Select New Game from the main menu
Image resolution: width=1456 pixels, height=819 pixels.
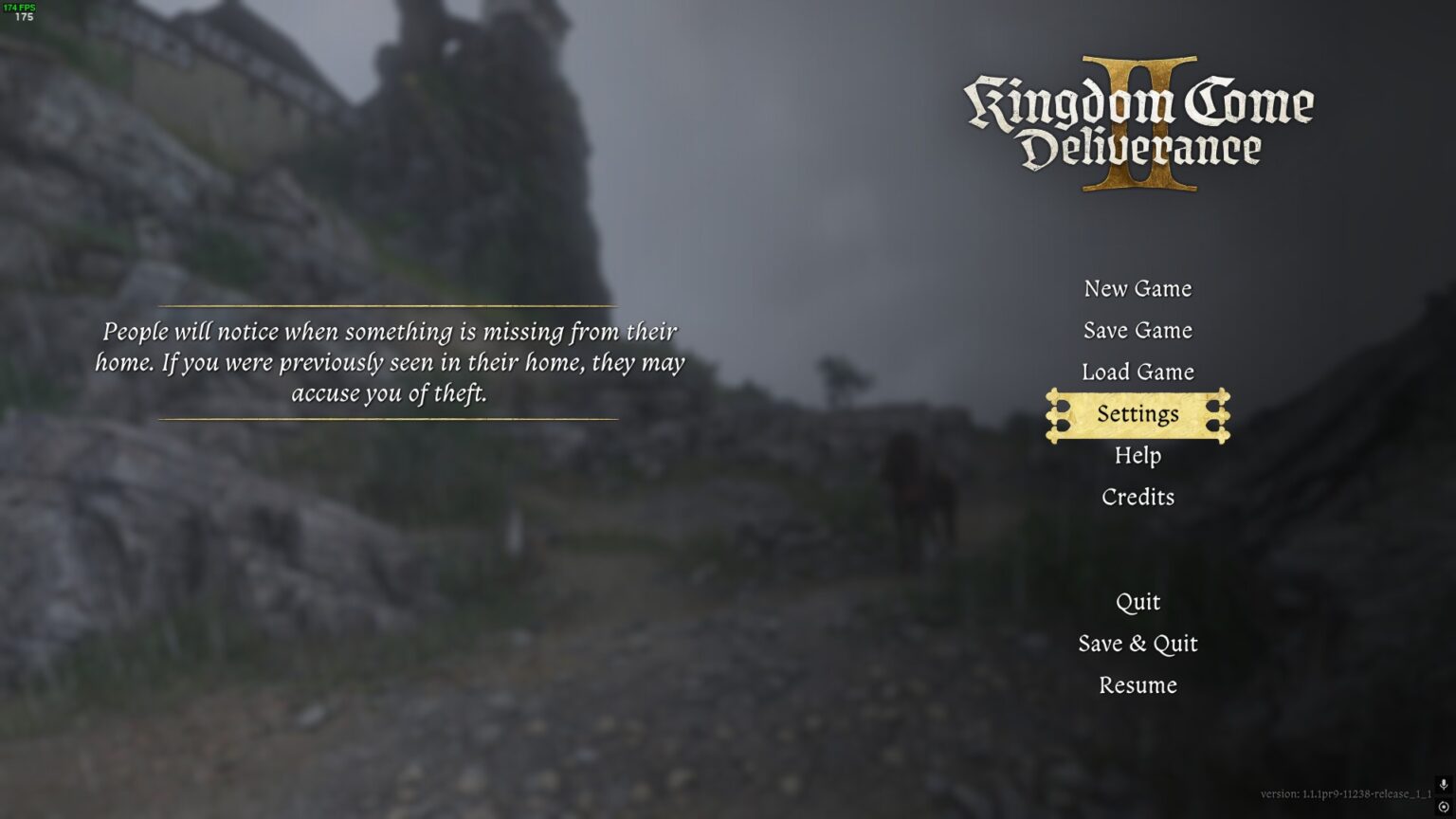[x=1138, y=289]
